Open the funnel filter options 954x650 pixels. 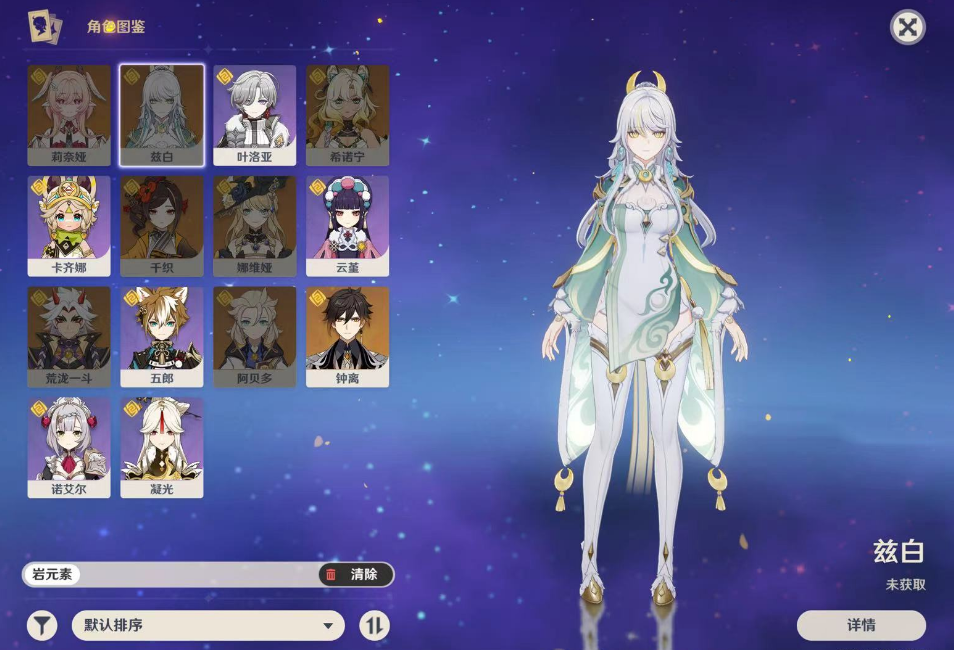41,626
